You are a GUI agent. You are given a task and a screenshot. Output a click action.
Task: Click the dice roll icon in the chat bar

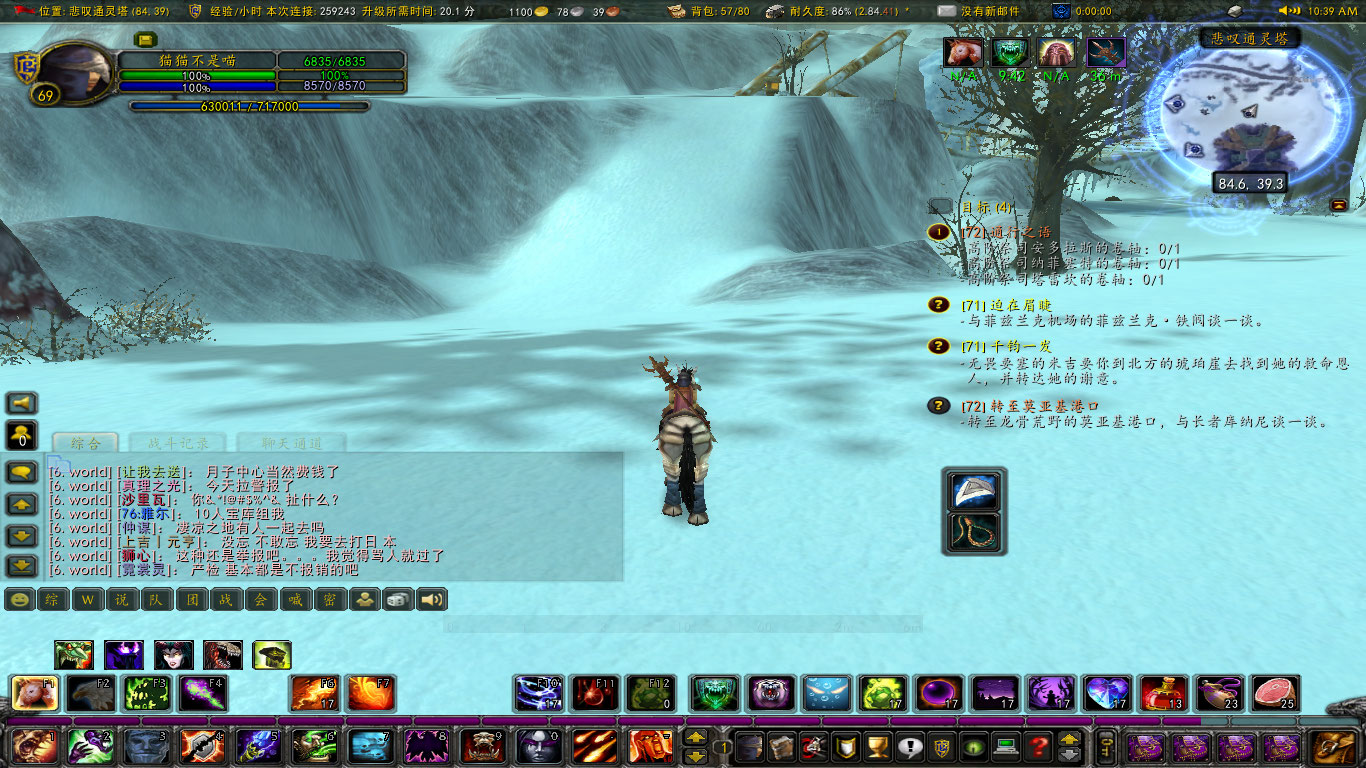[397, 601]
